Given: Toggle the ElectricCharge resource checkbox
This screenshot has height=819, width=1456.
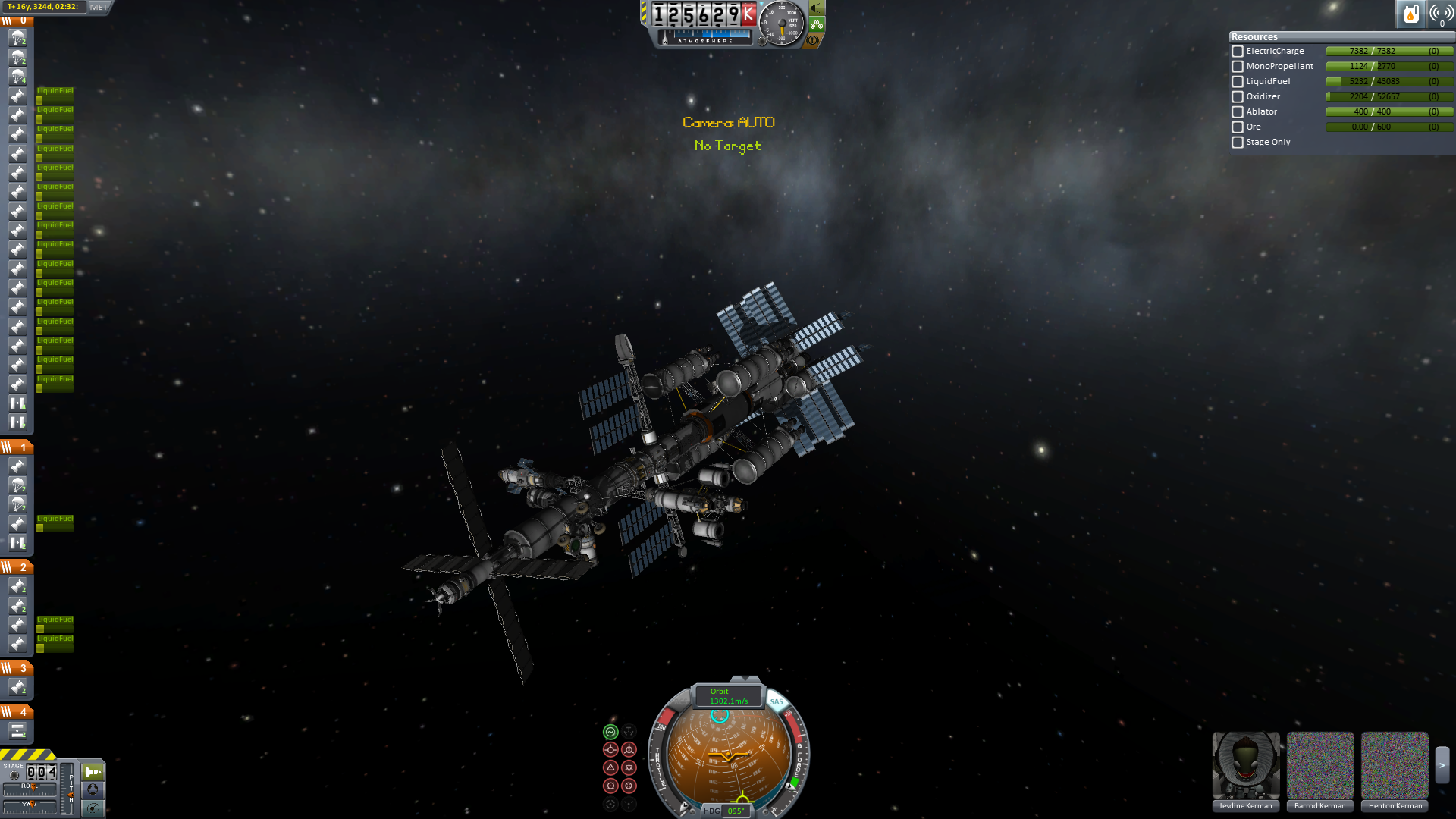Looking at the screenshot, I should click(x=1238, y=52).
